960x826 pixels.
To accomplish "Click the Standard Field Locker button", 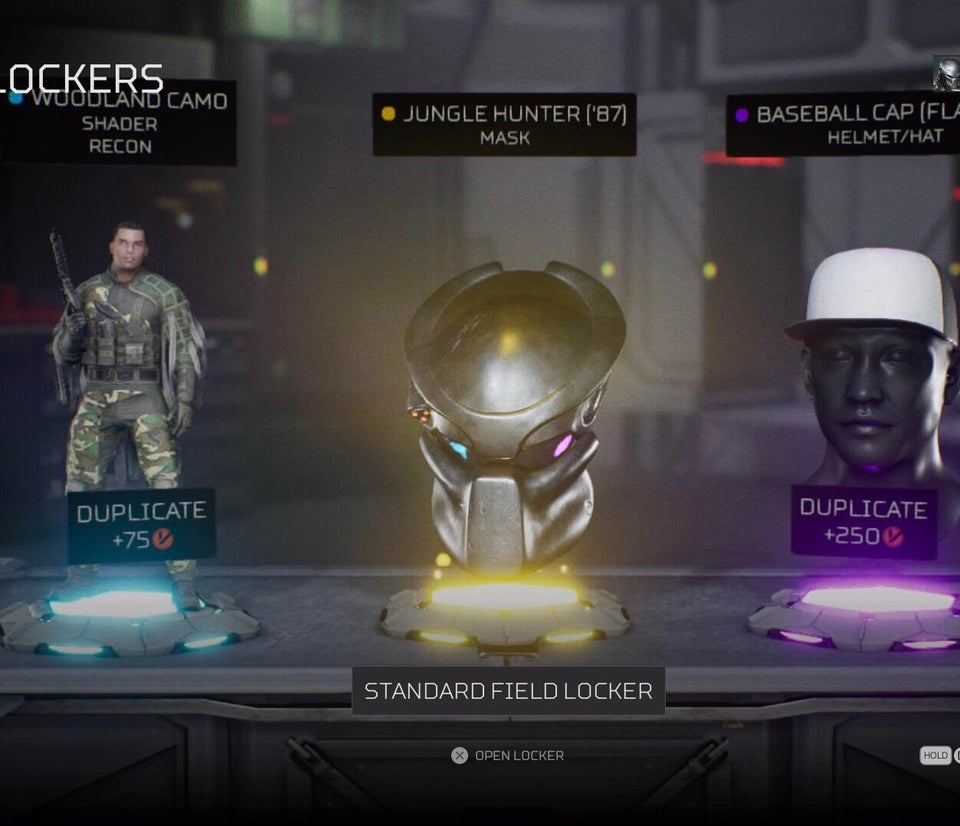I will tap(508, 691).
